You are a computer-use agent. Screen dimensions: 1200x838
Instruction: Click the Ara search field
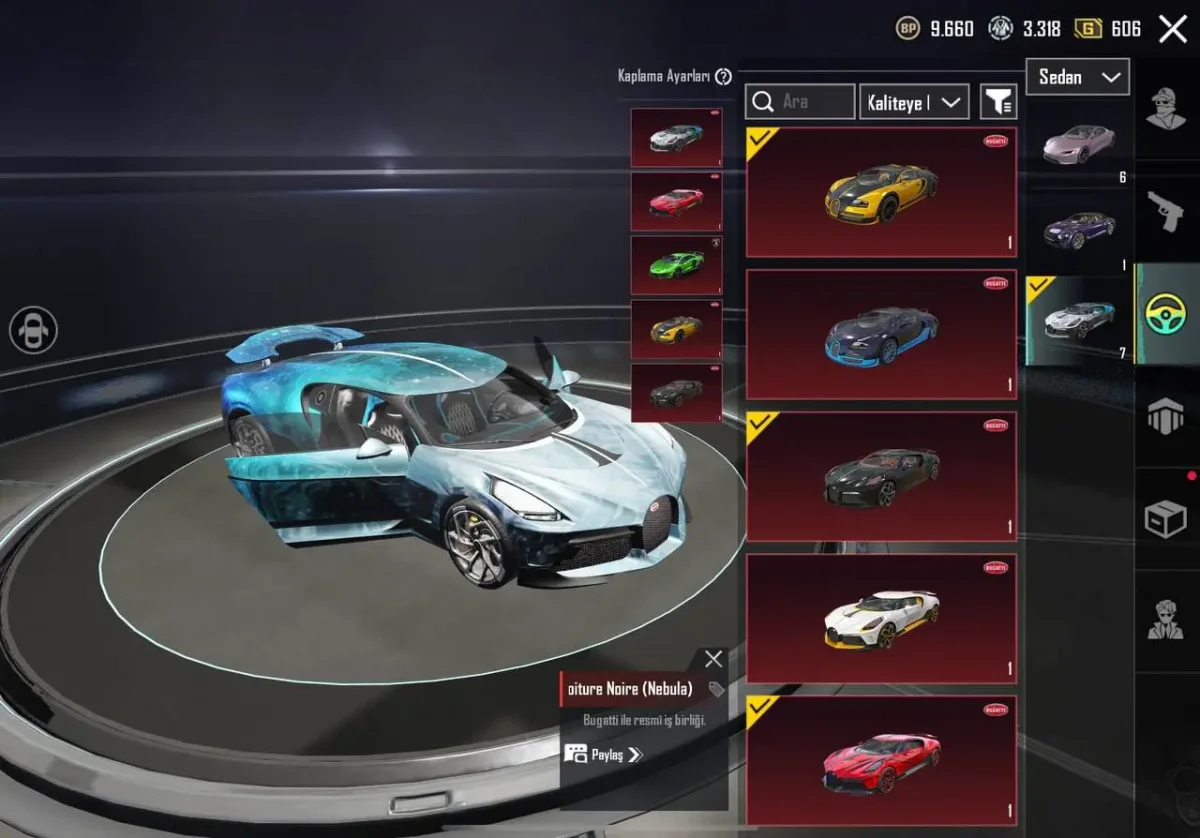pos(800,101)
